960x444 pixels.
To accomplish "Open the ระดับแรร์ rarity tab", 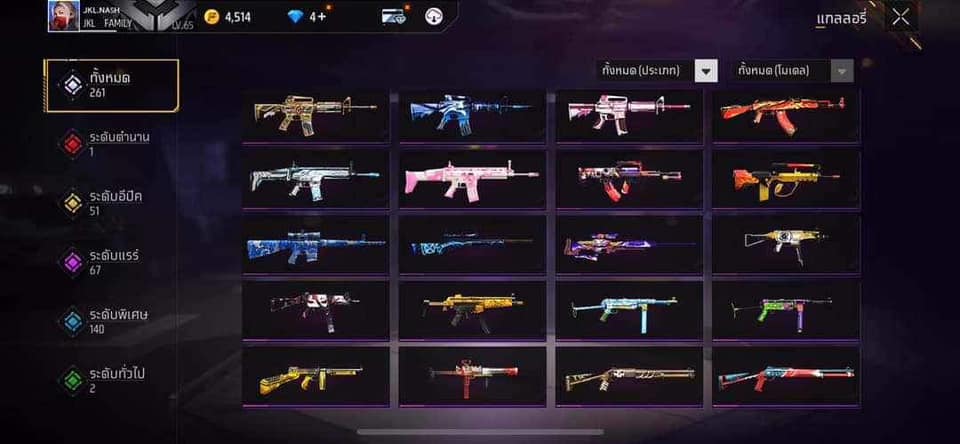I will pos(111,261).
